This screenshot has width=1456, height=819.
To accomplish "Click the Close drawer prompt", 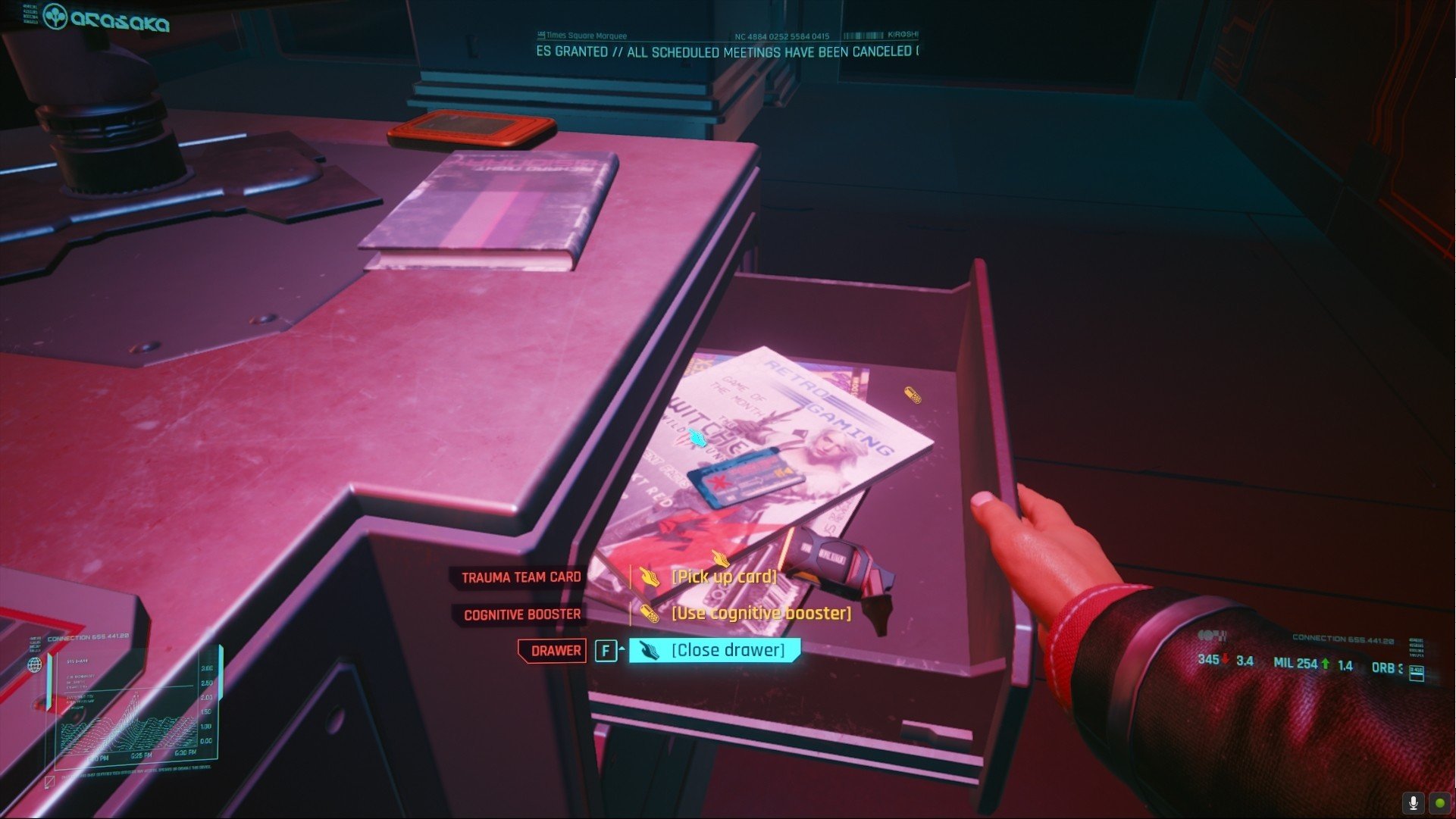I will (x=728, y=649).
